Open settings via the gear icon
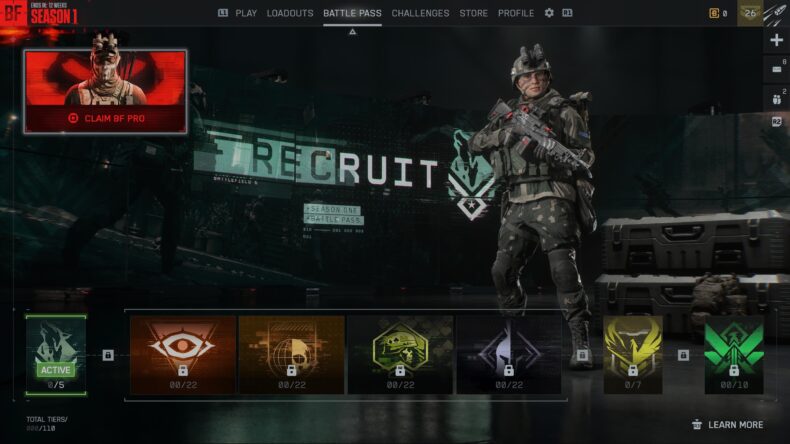This screenshot has height=444, width=790. tap(549, 13)
